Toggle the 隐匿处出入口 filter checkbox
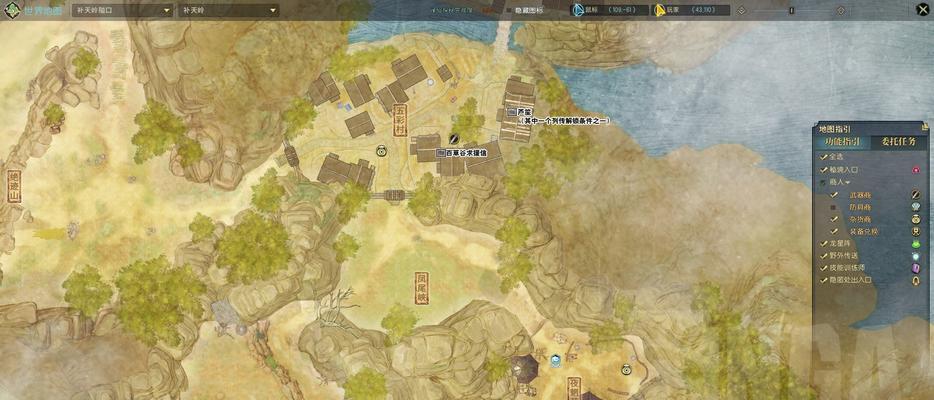 coord(823,281)
